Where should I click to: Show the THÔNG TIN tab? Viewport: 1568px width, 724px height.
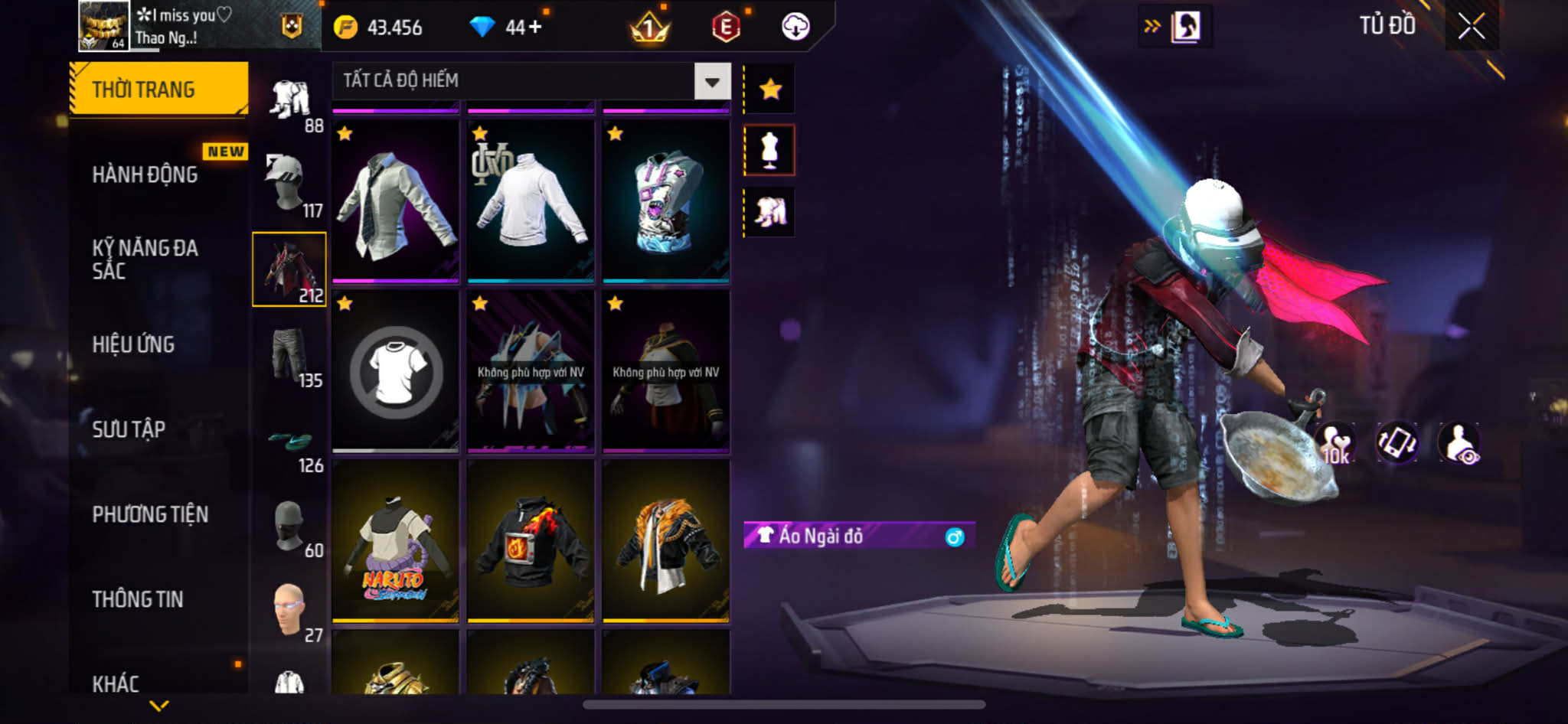click(x=138, y=599)
